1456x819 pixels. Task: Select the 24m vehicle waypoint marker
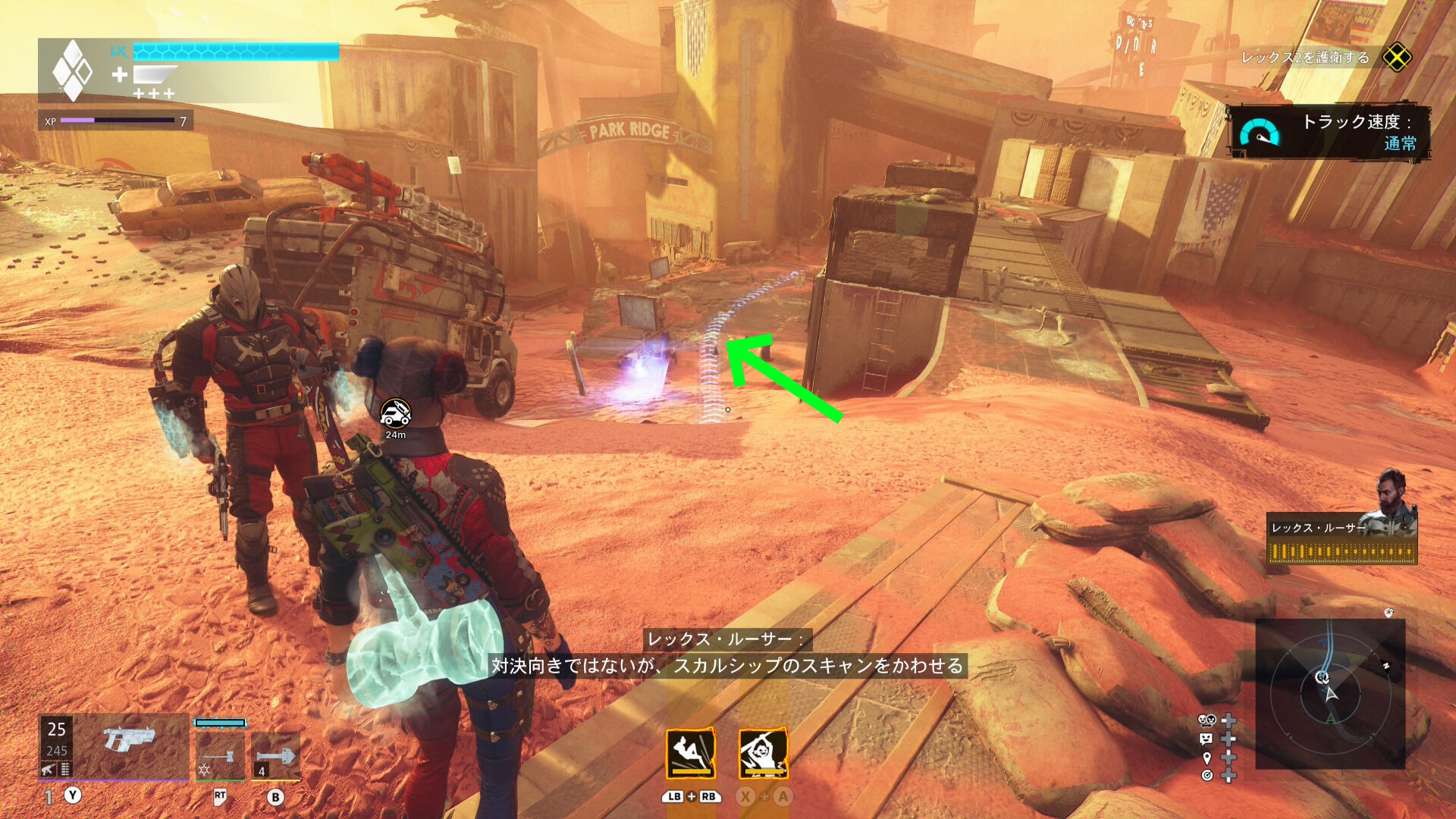click(395, 414)
